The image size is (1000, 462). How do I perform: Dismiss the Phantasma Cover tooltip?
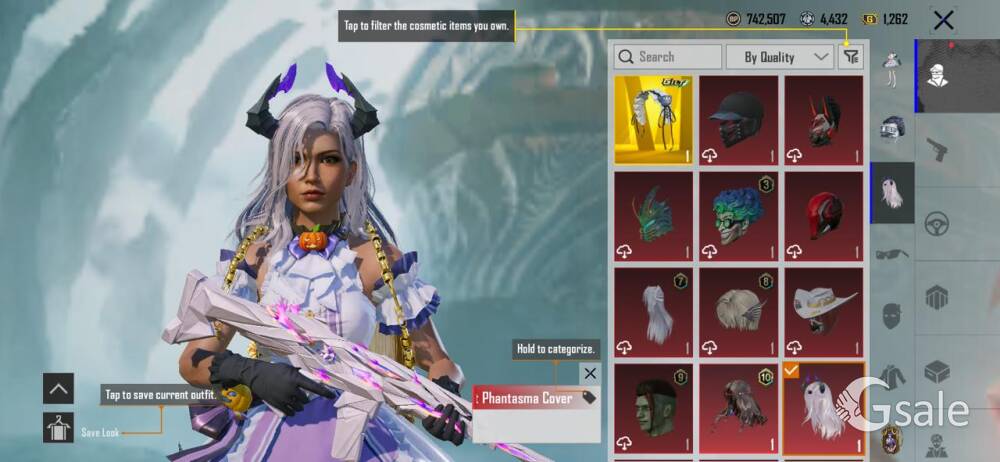590,373
